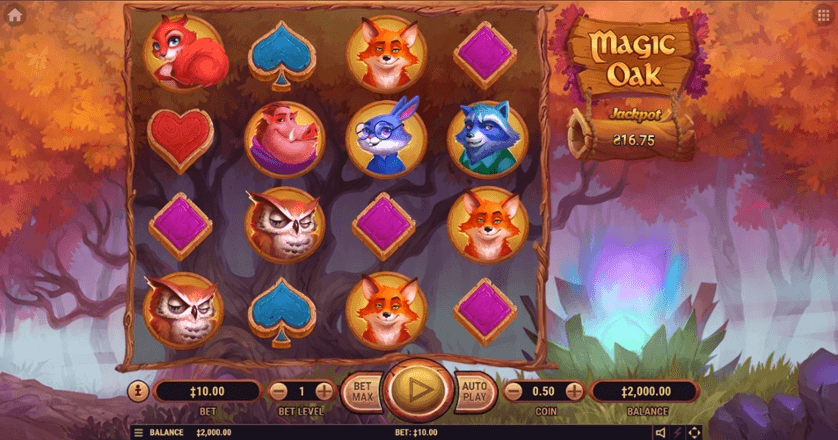
Task: Open the paytable info button
Action: pyautogui.click(x=138, y=391)
